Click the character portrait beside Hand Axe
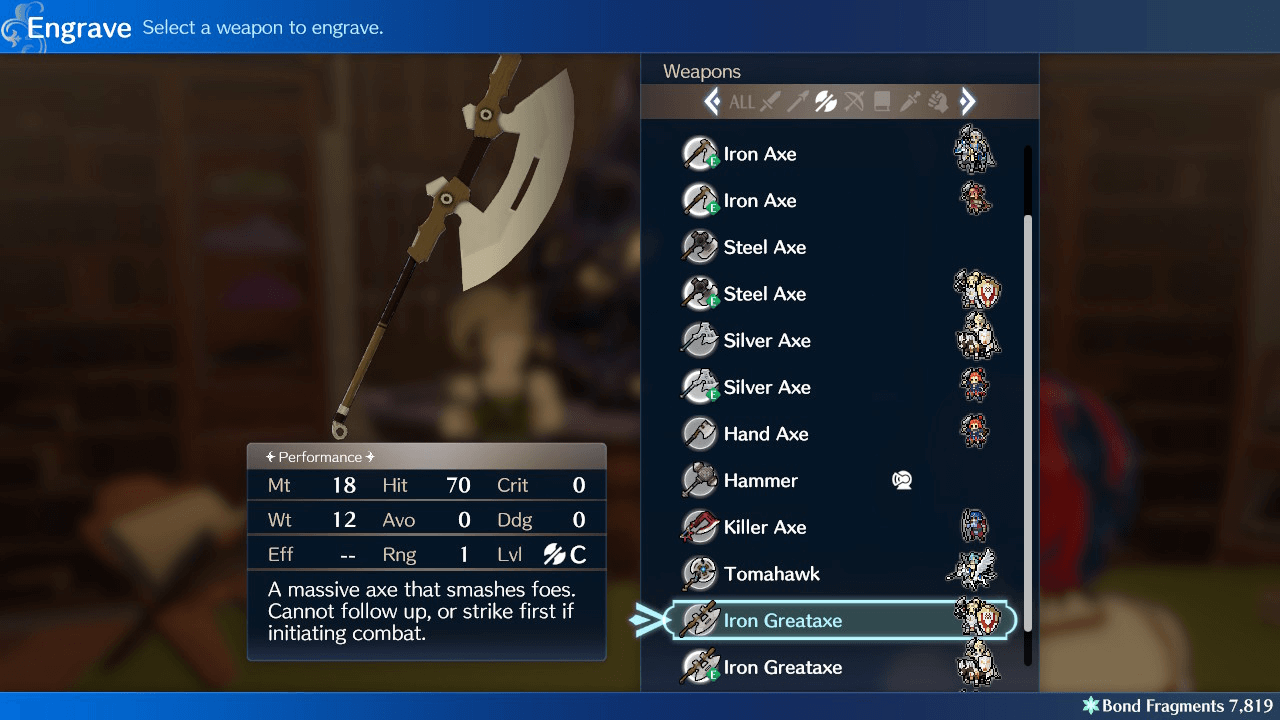The height and width of the screenshot is (720, 1280). point(975,433)
